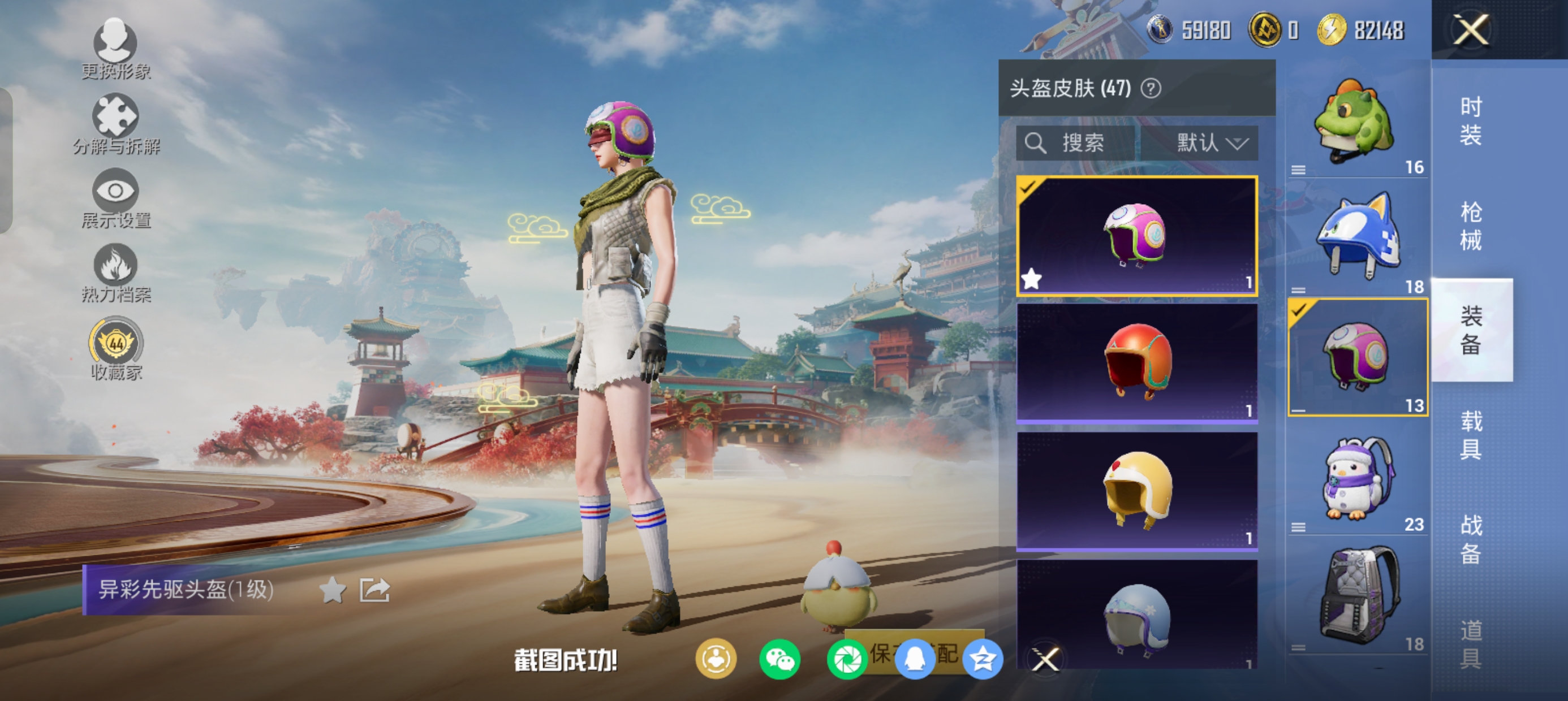This screenshot has height=701, width=1568.
Task: Open 更换形象 appearance change
Action: coord(115,47)
